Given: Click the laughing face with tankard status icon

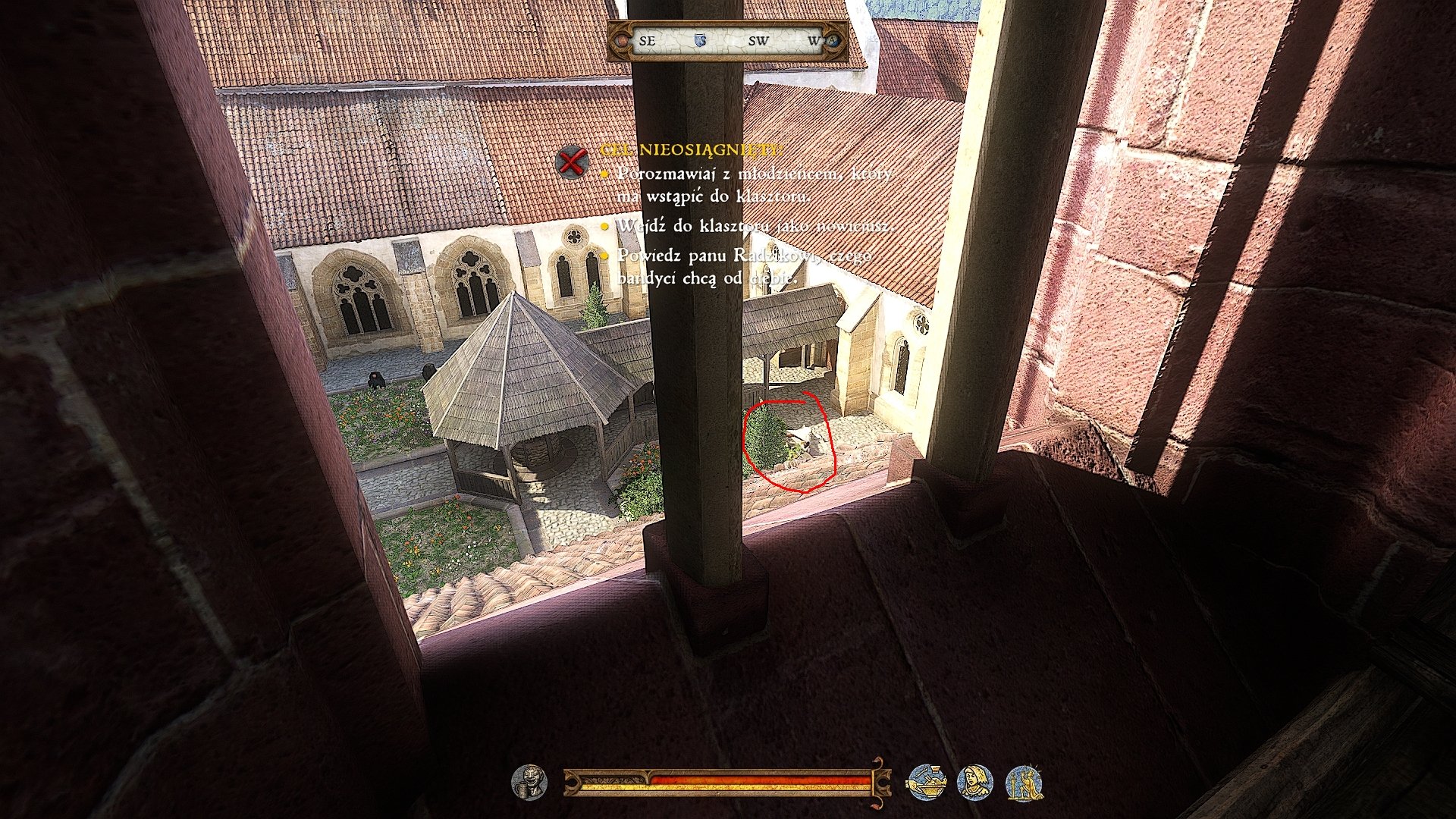Looking at the screenshot, I should pos(529,783).
